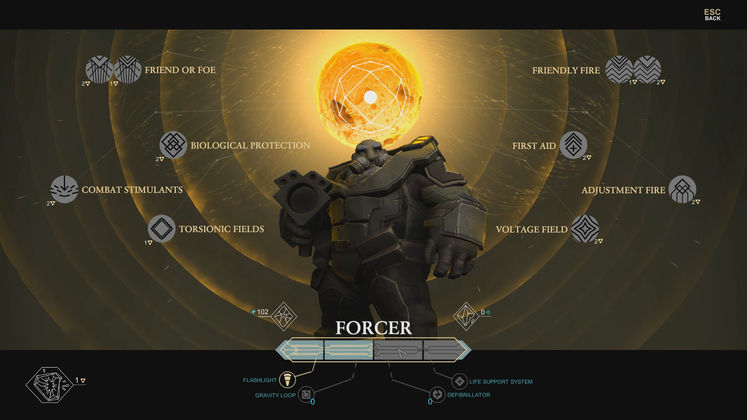
Task: Click the glowing sun core emblem
Action: [369, 96]
